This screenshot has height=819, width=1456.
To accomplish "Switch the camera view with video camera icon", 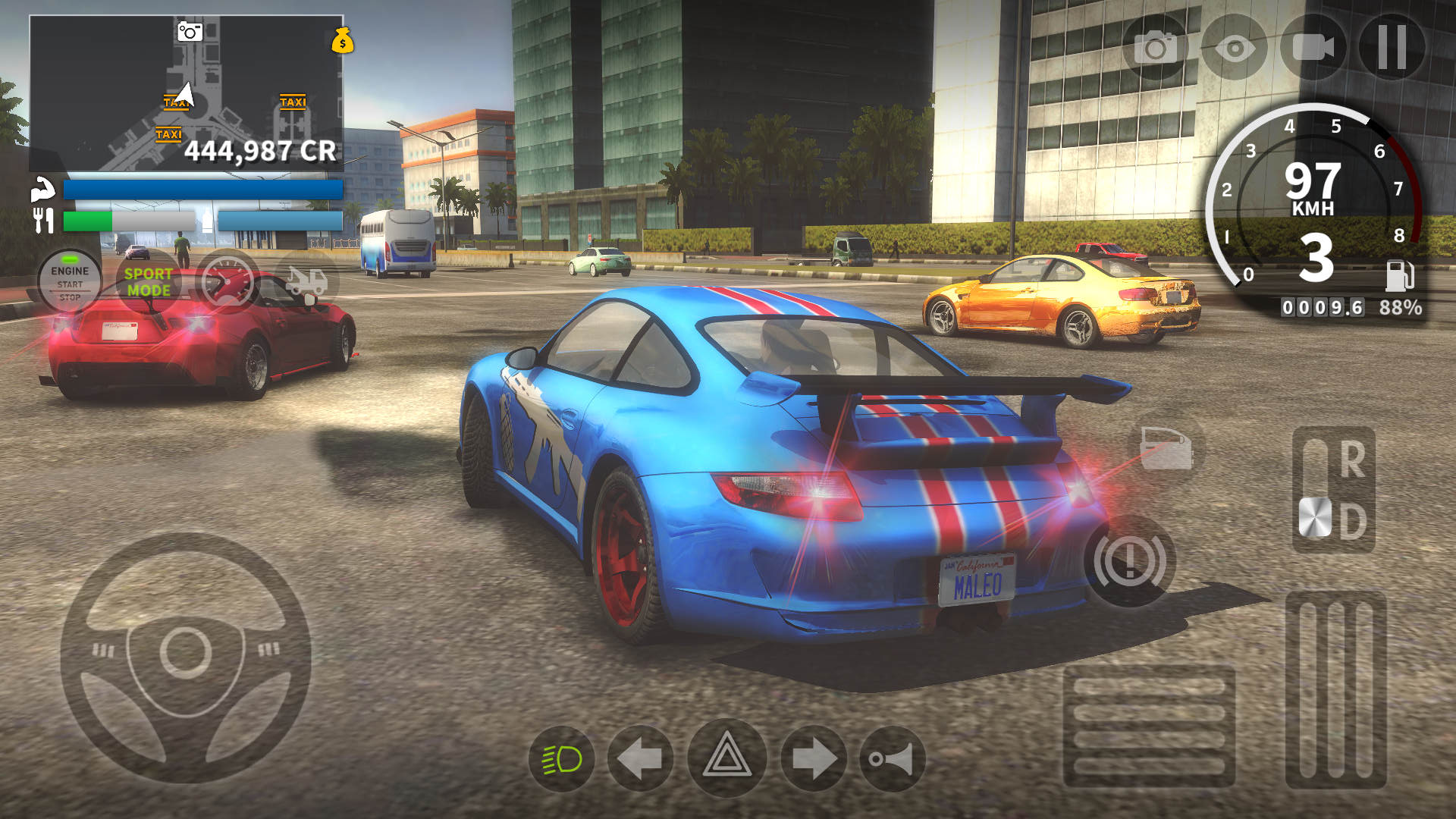I will coord(1313,47).
